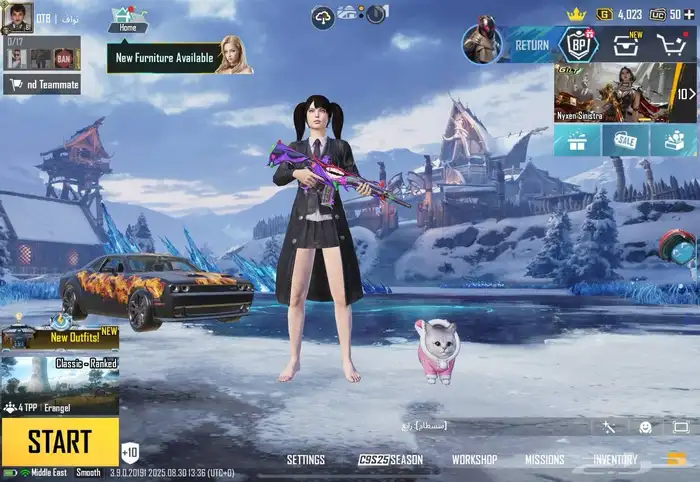This screenshot has height=482, width=700.
Task: Open the shop cart icon
Action: pos(671,45)
